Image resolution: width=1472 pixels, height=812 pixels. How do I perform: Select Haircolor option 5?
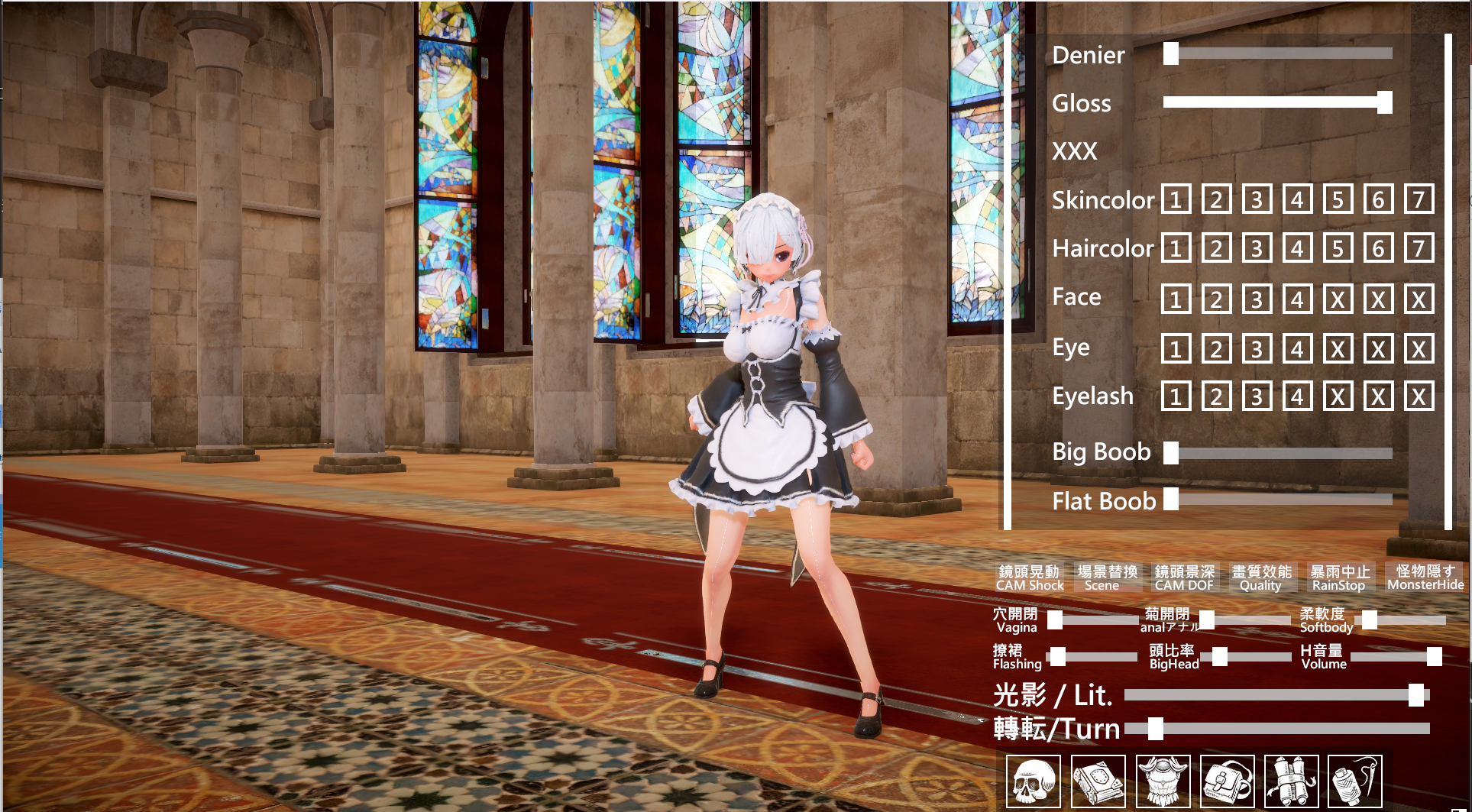[1338, 248]
